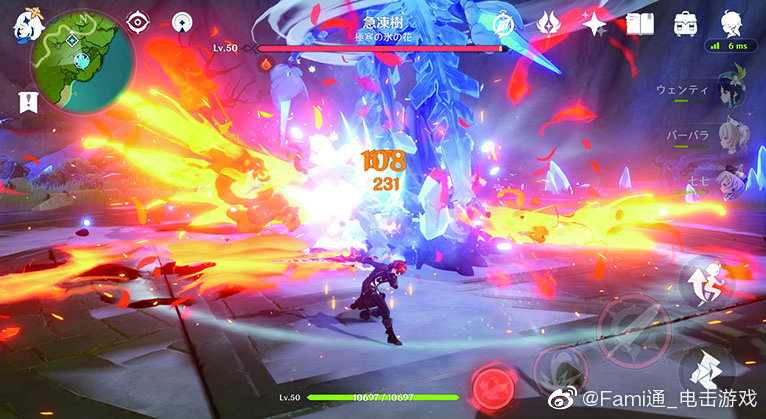Open the quest log bookmark icon
Screen dimensions: 766x419
[x=25, y=100]
